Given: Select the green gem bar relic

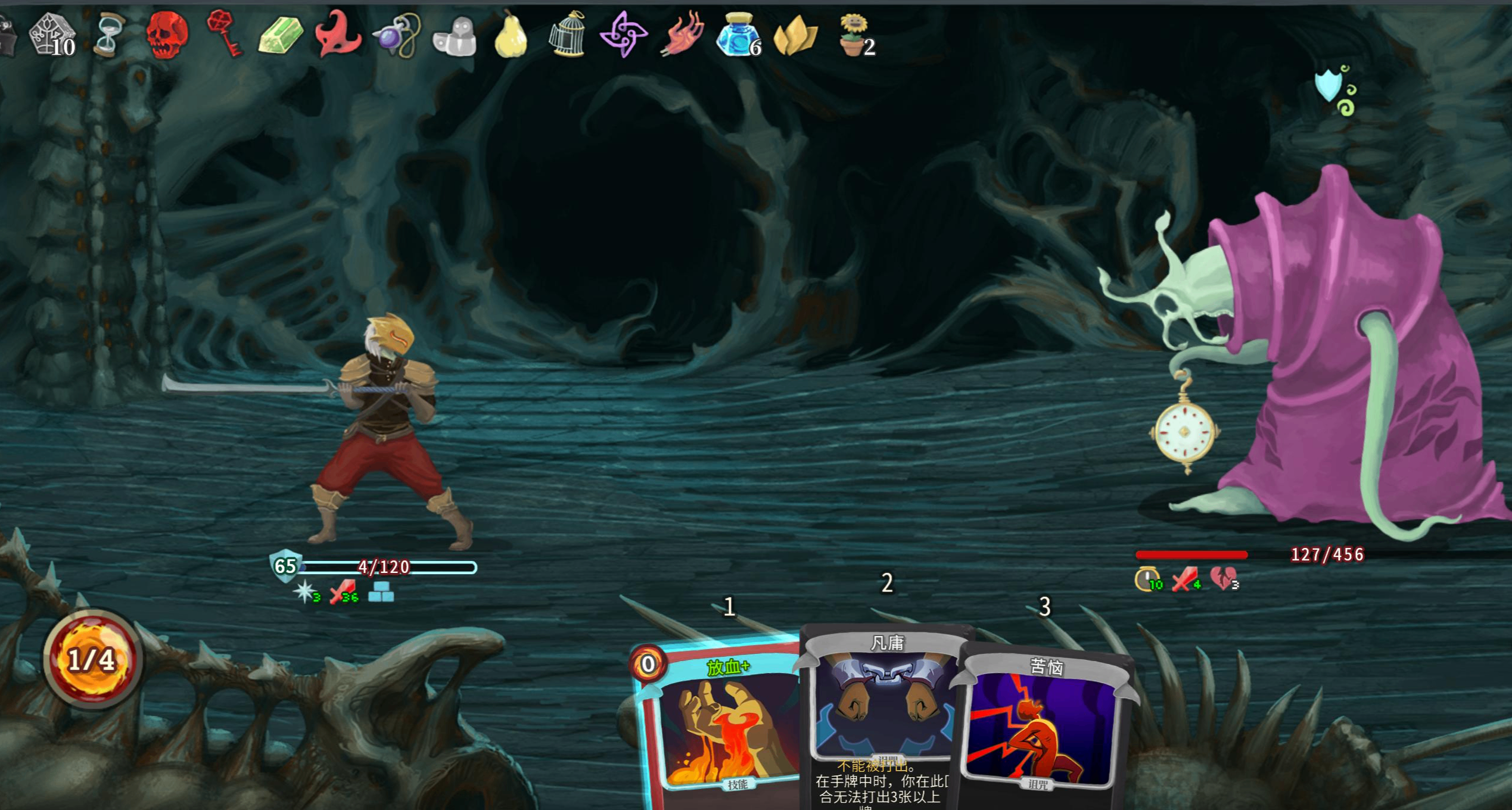Looking at the screenshot, I should (x=281, y=36).
